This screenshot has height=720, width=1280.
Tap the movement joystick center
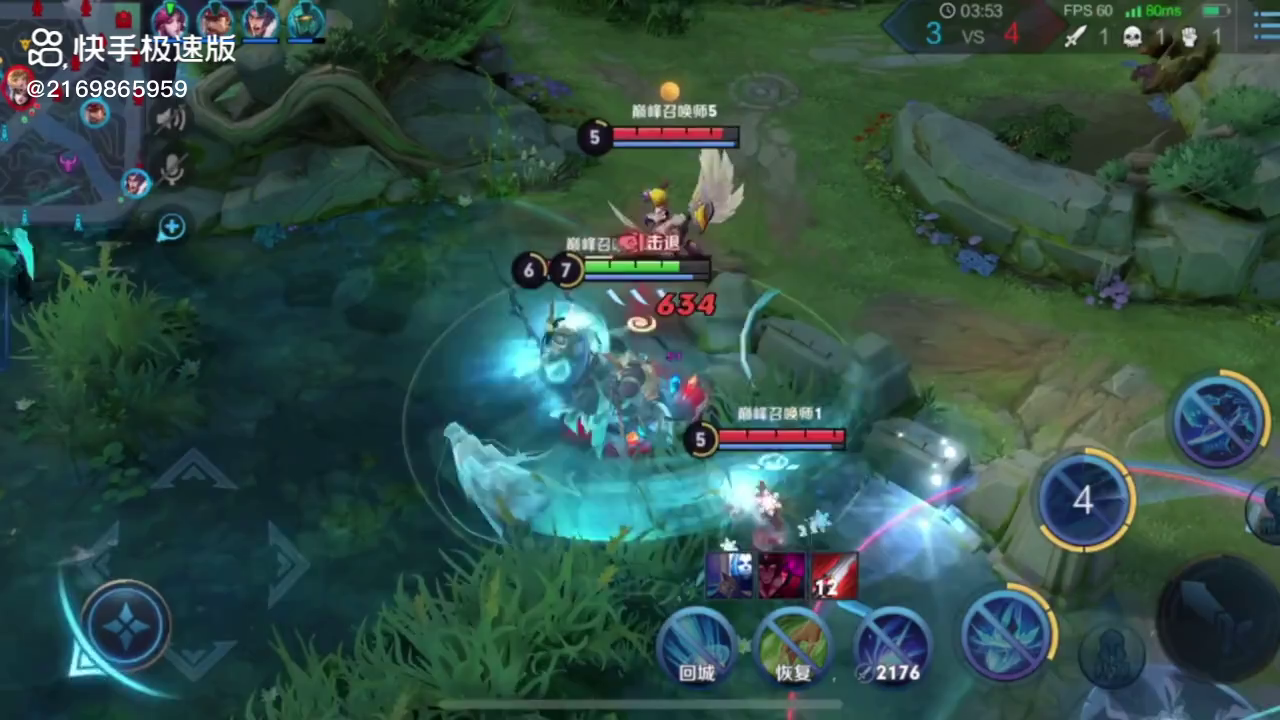click(x=126, y=627)
